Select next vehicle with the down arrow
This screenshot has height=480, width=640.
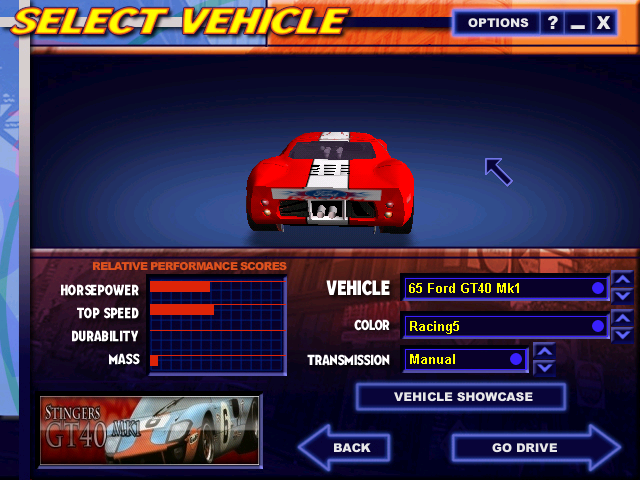pyautogui.click(x=622, y=296)
